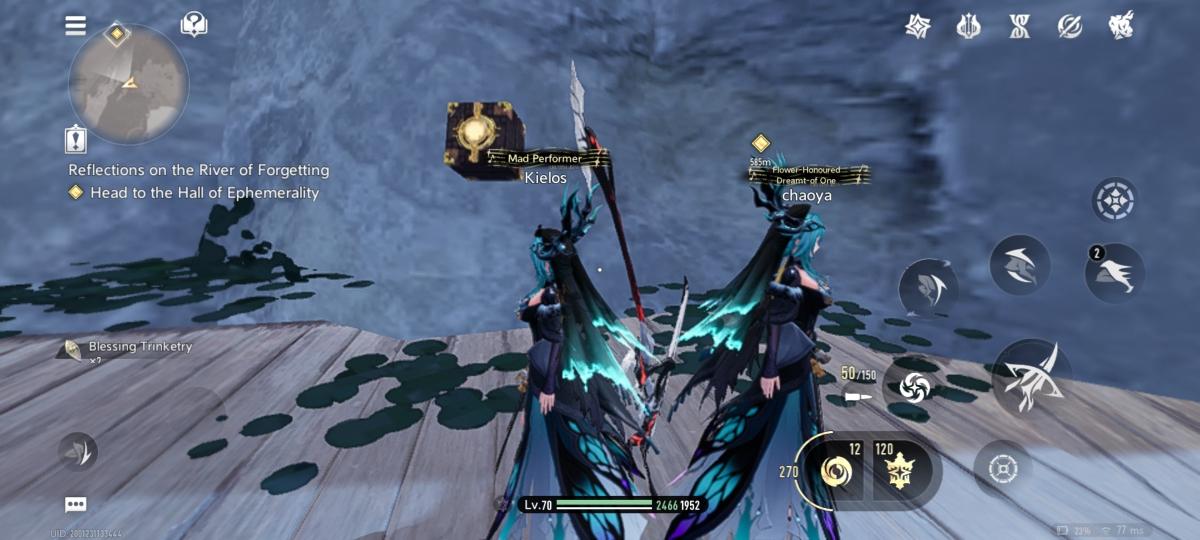Image resolution: width=1200 pixels, height=540 pixels.
Task: Open the hamburger main menu
Action: click(x=76, y=26)
